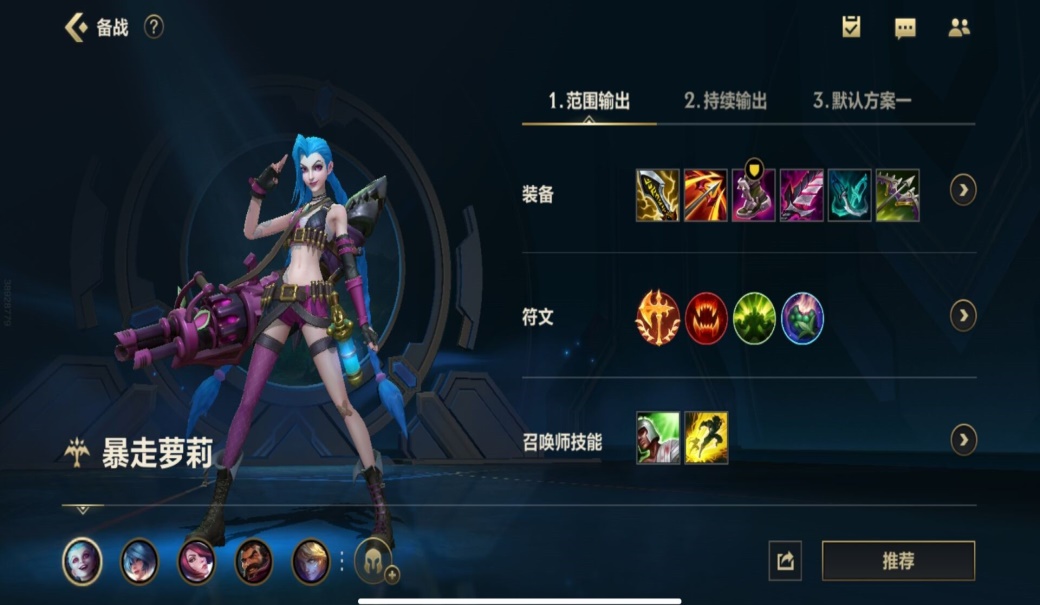Expand the 符文 runes row arrow
This screenshot has width=1040, height=605.
pyautogui.click(x=963, y=316)
